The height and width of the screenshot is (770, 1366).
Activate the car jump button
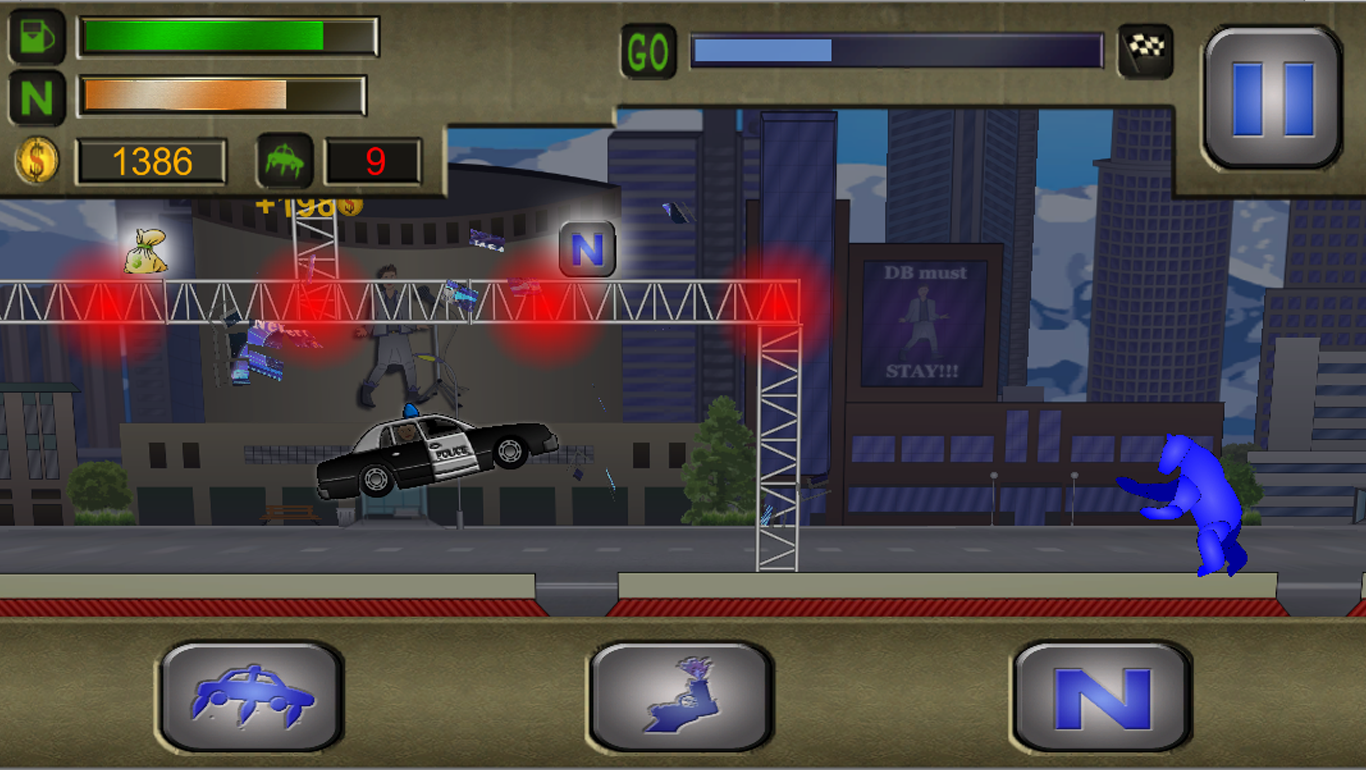click(x=252, y=696)
